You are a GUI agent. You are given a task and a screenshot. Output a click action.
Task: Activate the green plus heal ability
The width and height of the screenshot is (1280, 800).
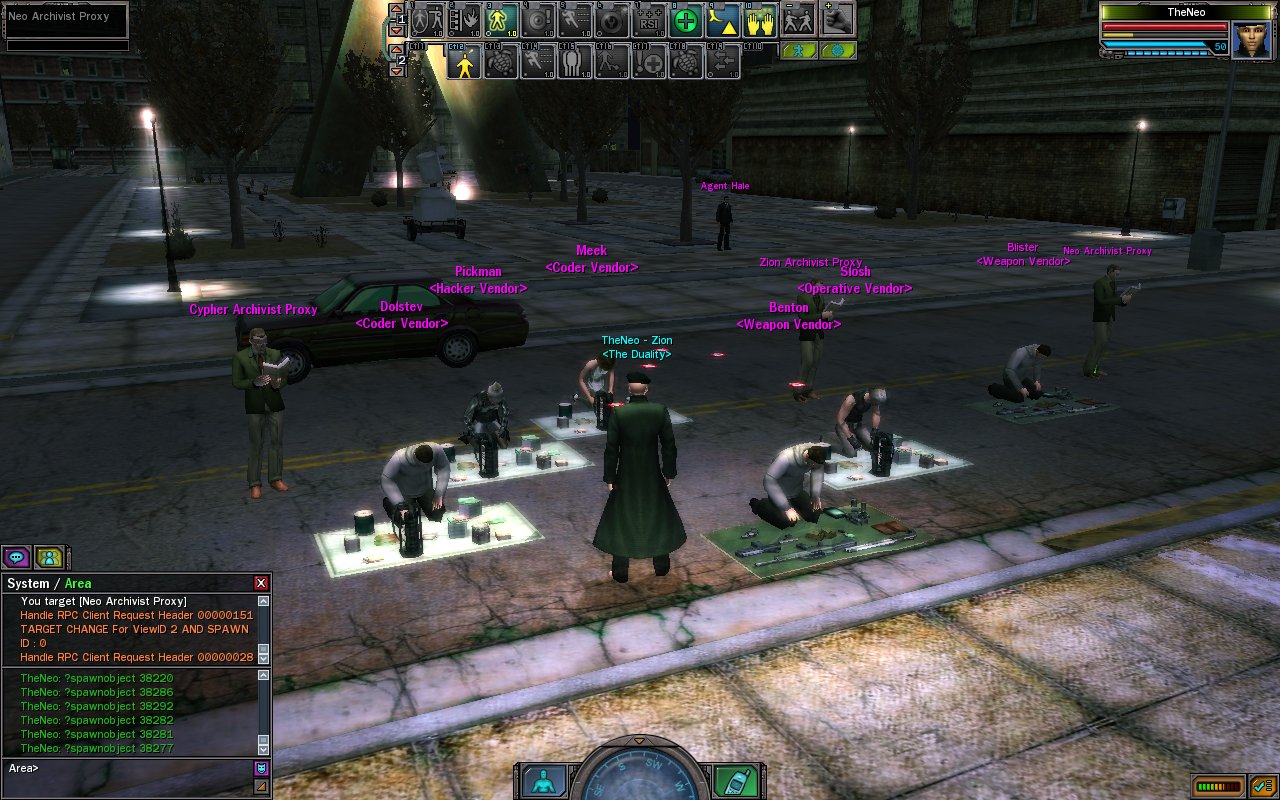coord(686,21)
